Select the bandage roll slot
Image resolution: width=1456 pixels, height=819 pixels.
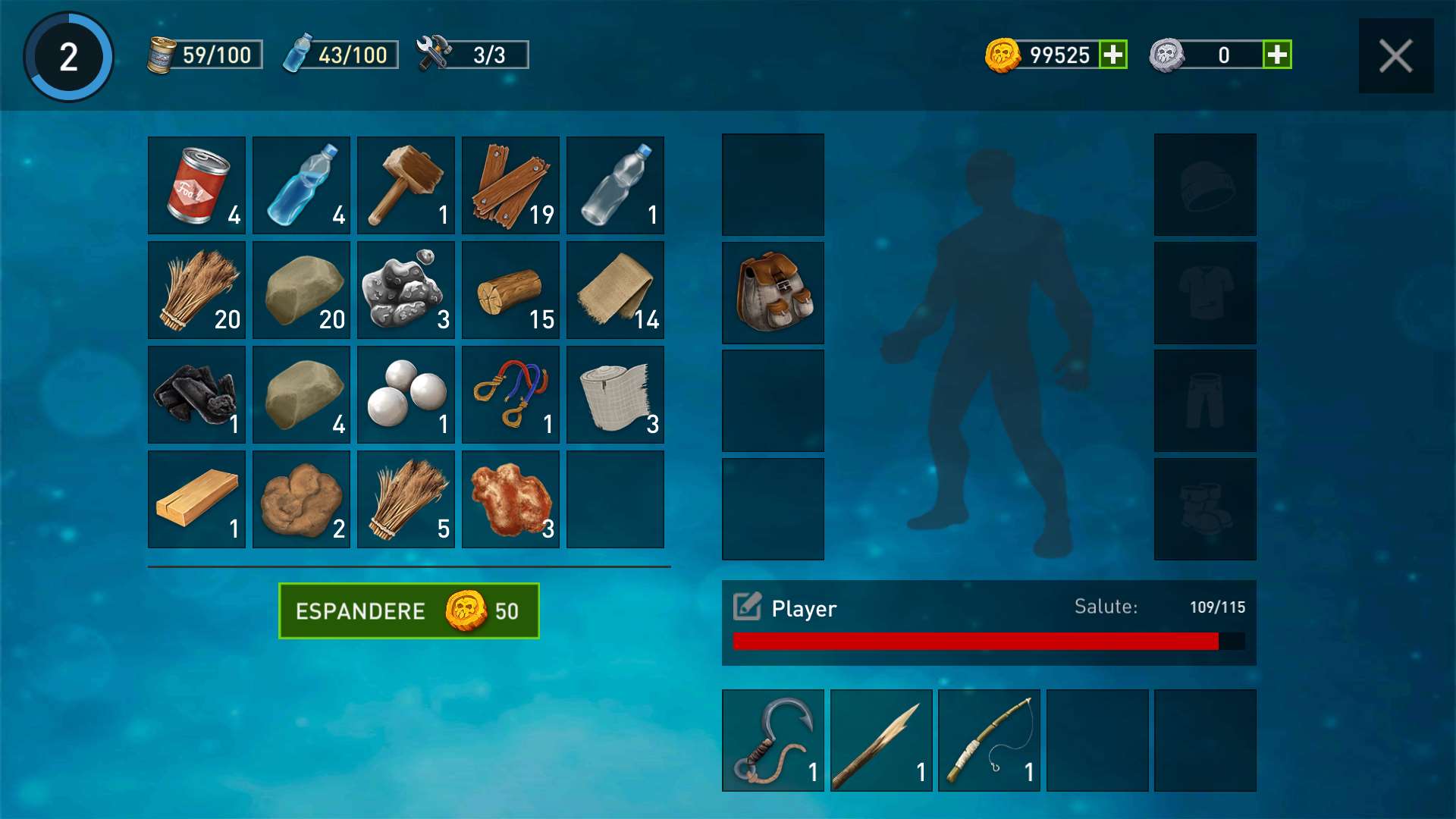coord(615,394)
